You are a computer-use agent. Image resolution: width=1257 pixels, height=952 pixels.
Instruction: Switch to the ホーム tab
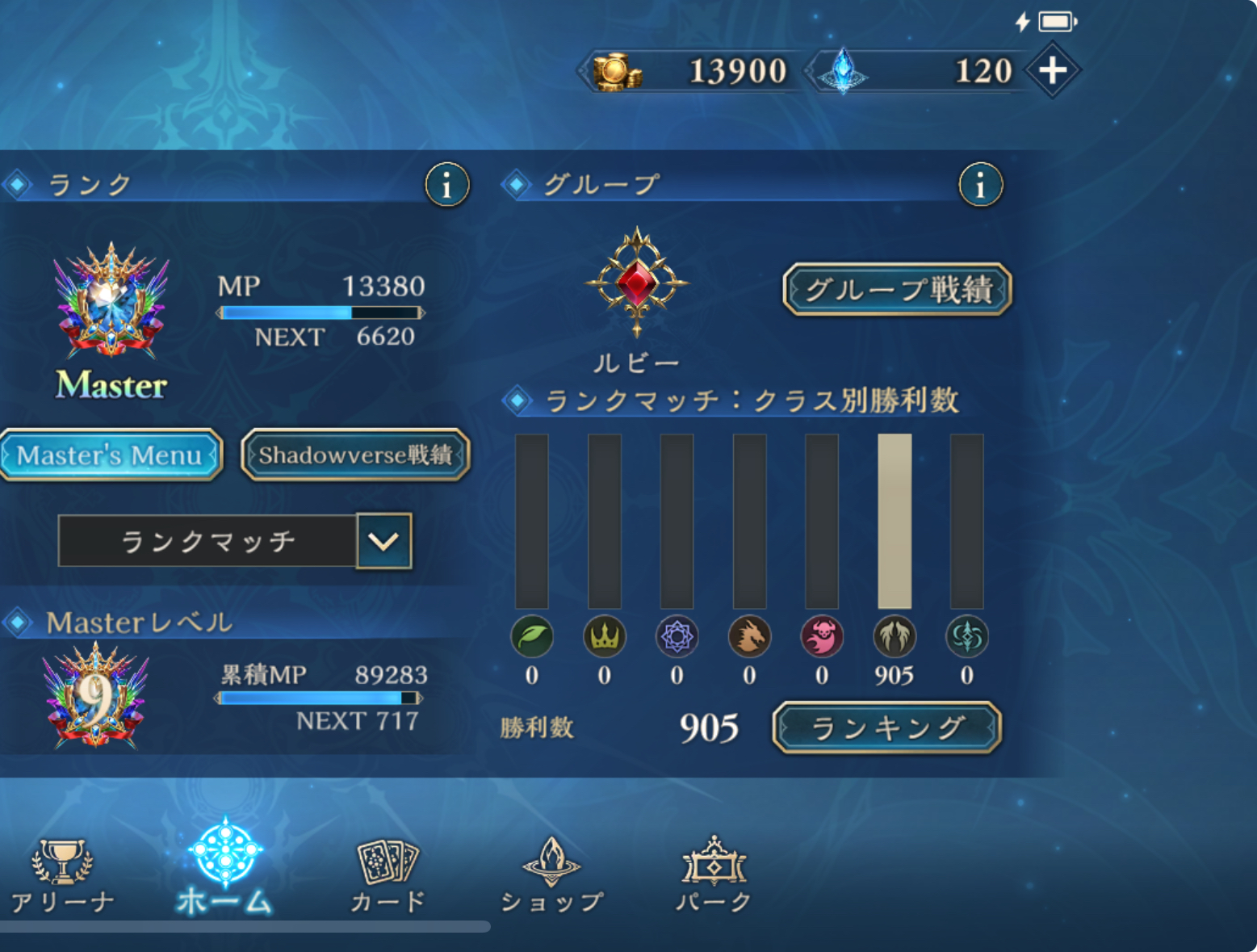[x=225, y=868]
